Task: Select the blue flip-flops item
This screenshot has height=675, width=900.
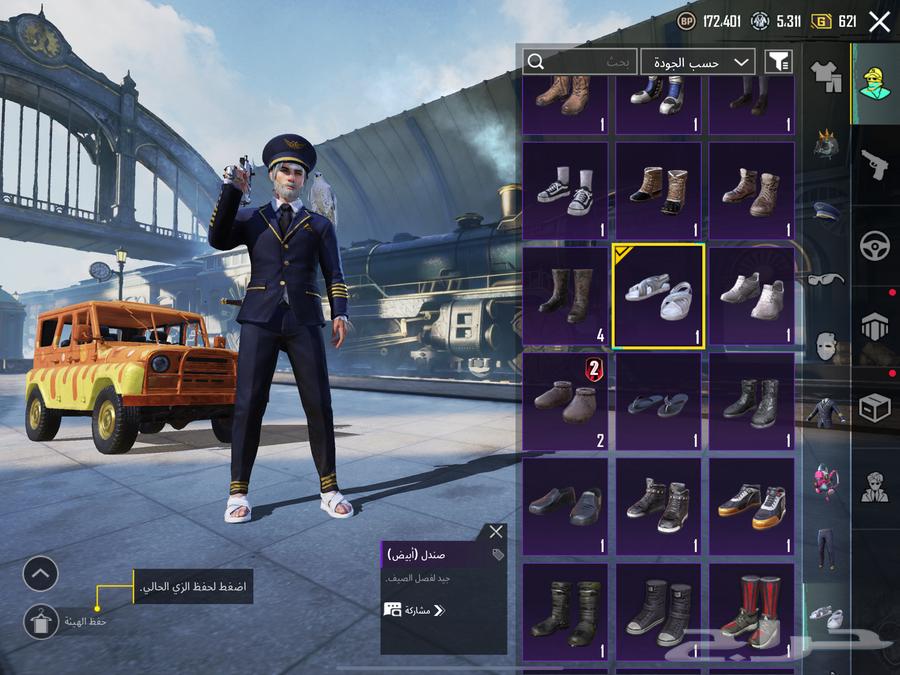Action: point(658,402)
